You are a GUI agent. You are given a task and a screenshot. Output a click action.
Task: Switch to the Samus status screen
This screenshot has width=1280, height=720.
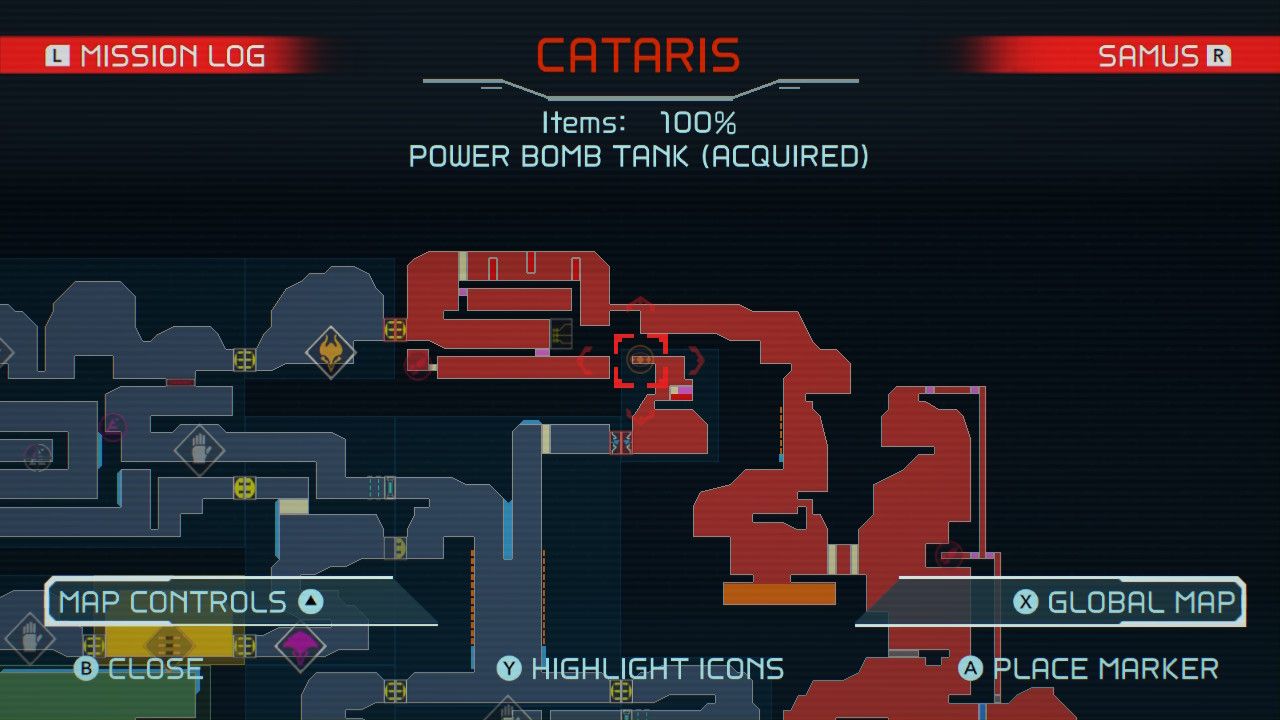[x=1160, y=55]
